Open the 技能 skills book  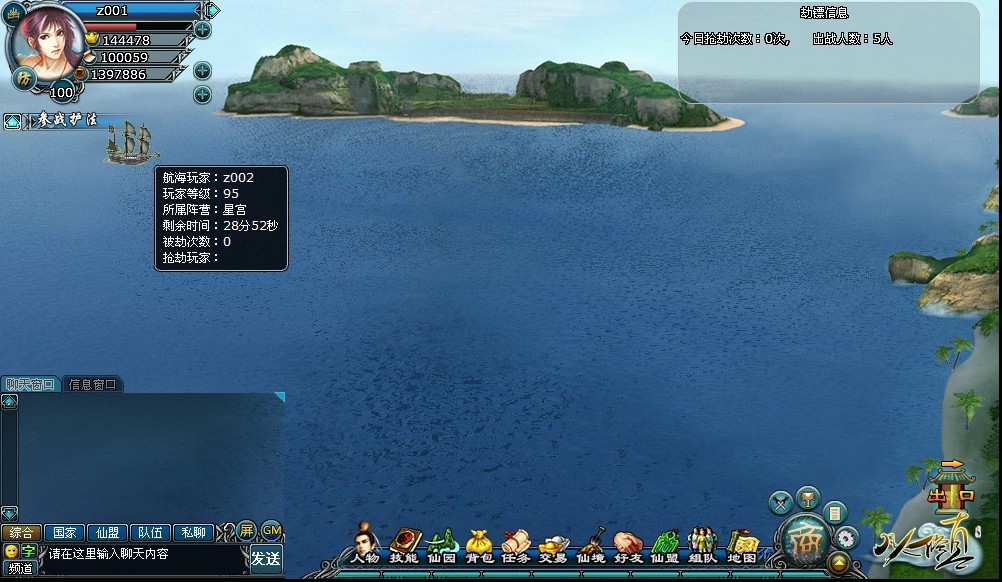pos(404,545)
